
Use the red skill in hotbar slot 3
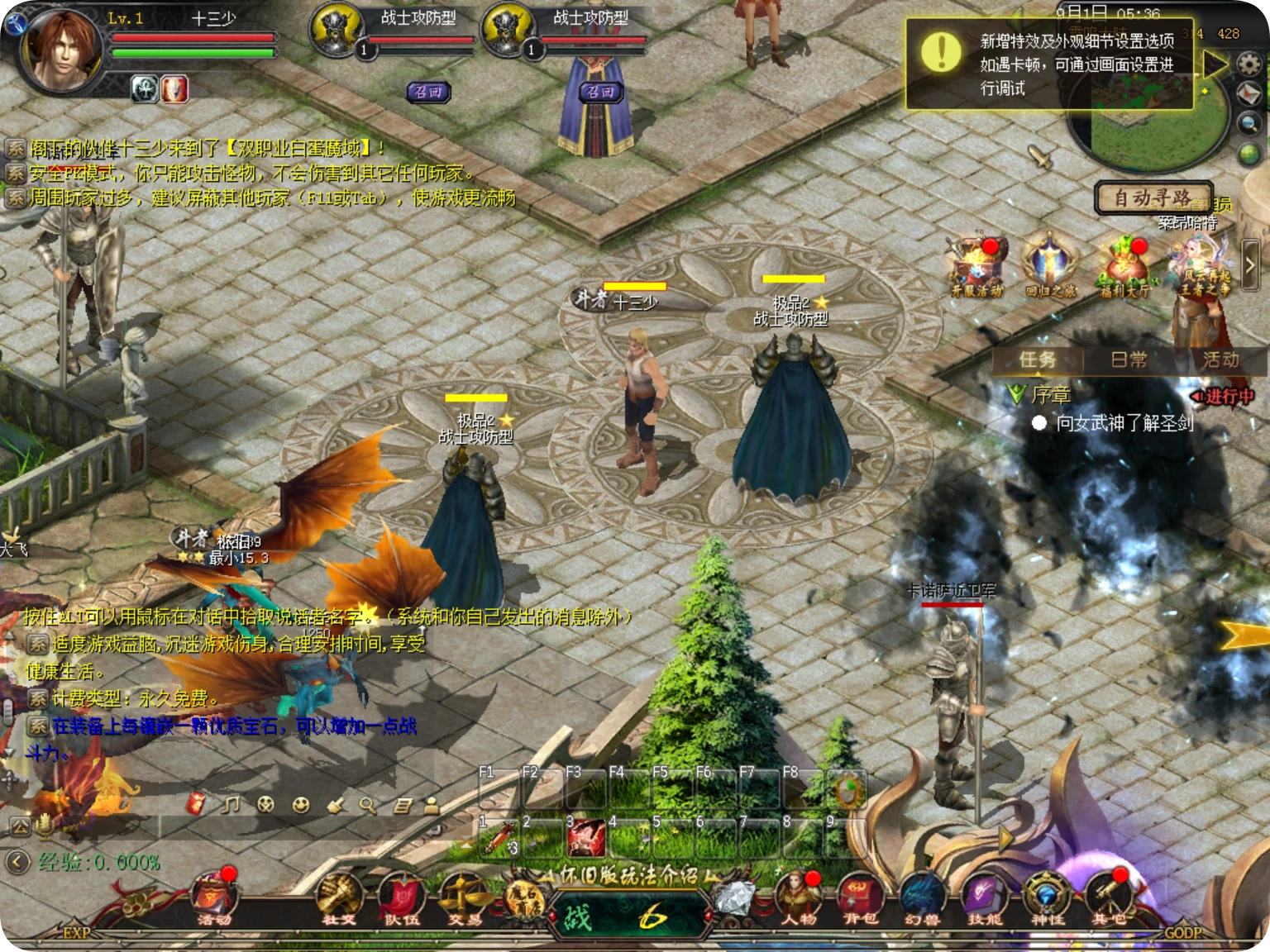(x=586, y=838)
